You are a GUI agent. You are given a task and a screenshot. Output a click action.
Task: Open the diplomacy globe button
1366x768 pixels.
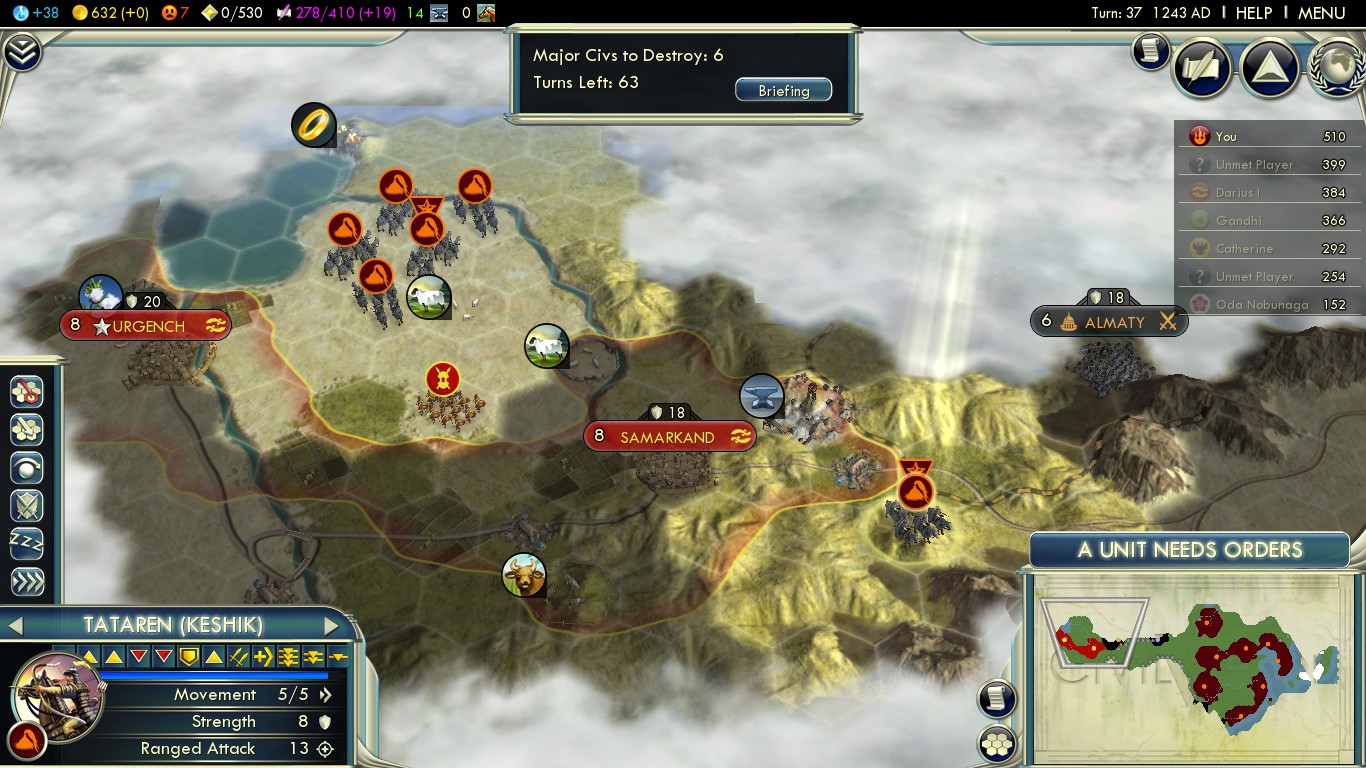tap(1336, 67)
